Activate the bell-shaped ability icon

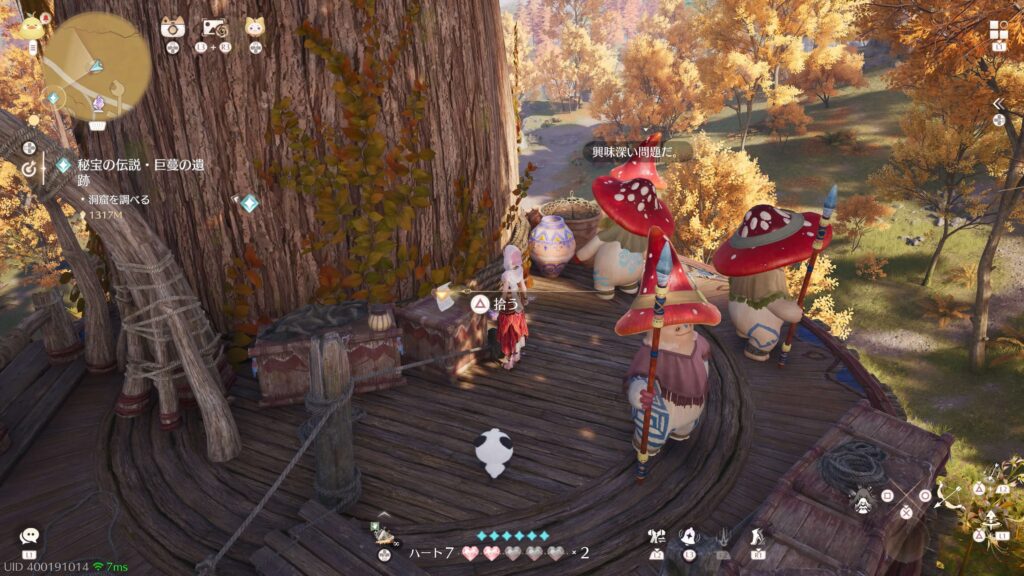coord(689,538)
